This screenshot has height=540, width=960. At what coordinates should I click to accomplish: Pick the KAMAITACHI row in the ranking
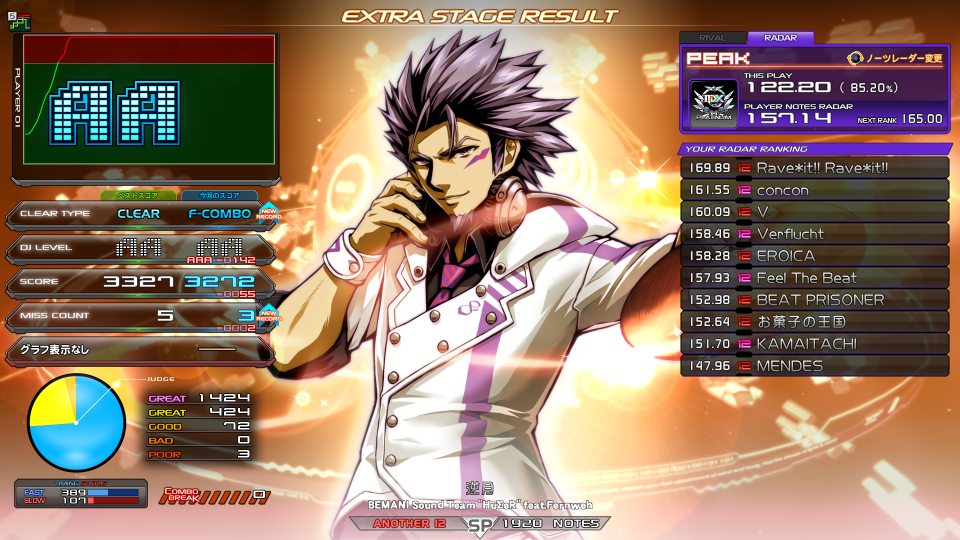814,344
